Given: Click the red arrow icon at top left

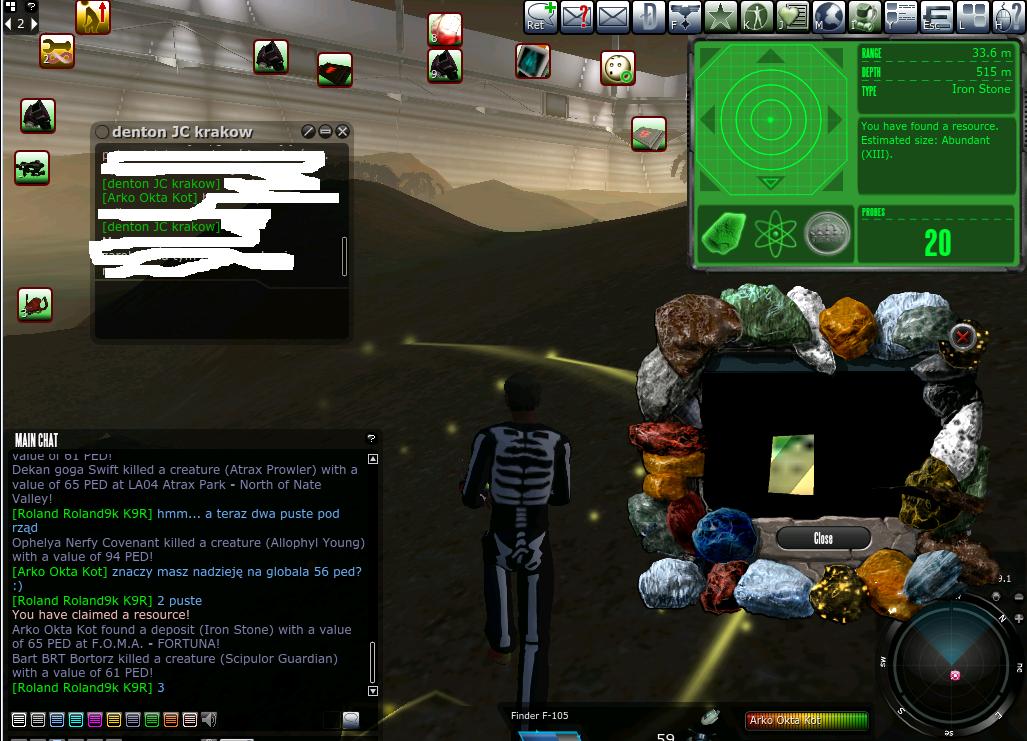Looking at the screenshot, I should (x=93, y=16).
